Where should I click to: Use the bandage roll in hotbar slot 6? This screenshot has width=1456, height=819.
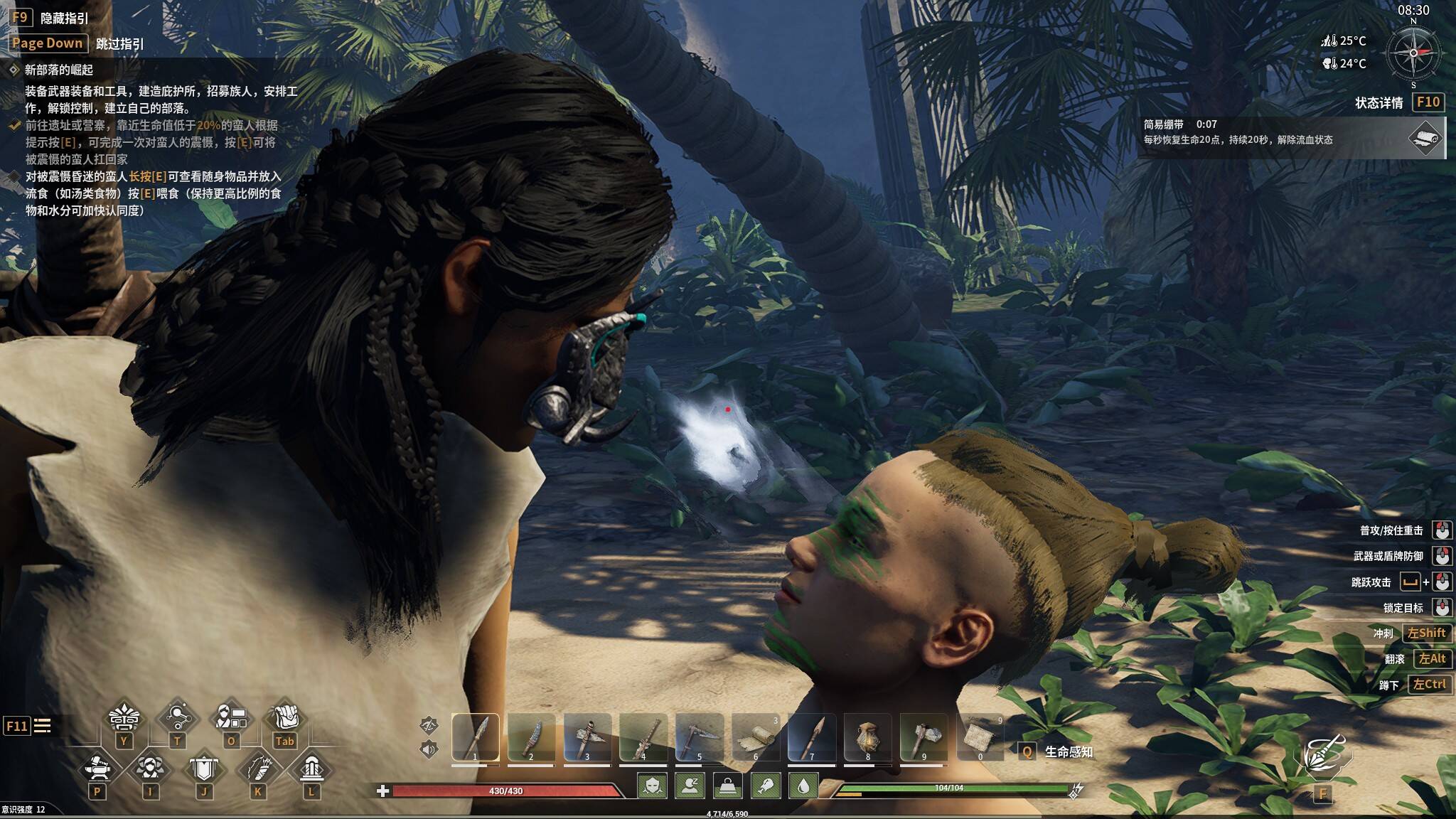click(x=756, y=738)
